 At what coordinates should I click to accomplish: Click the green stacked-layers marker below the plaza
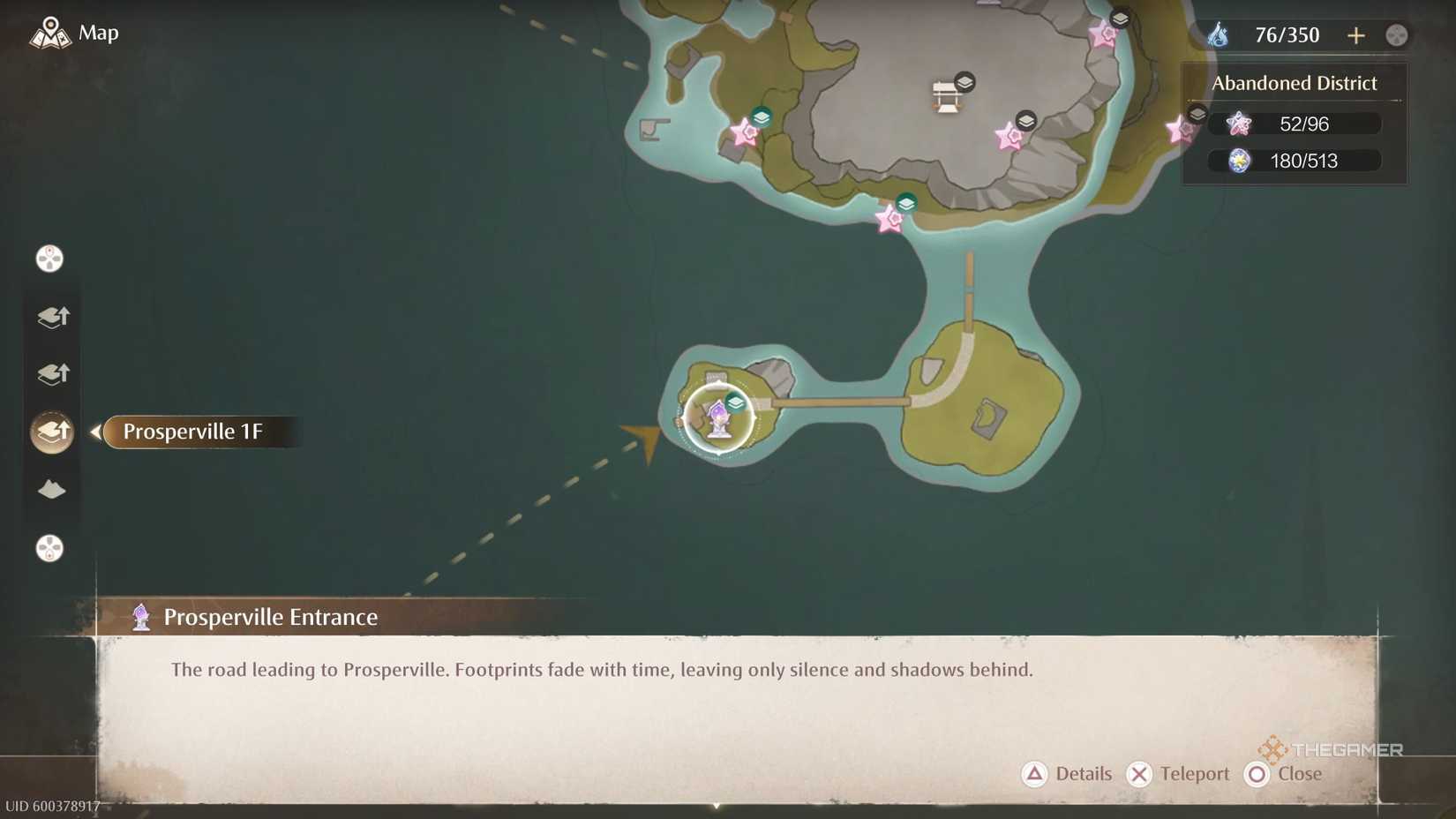click(905, 202)
